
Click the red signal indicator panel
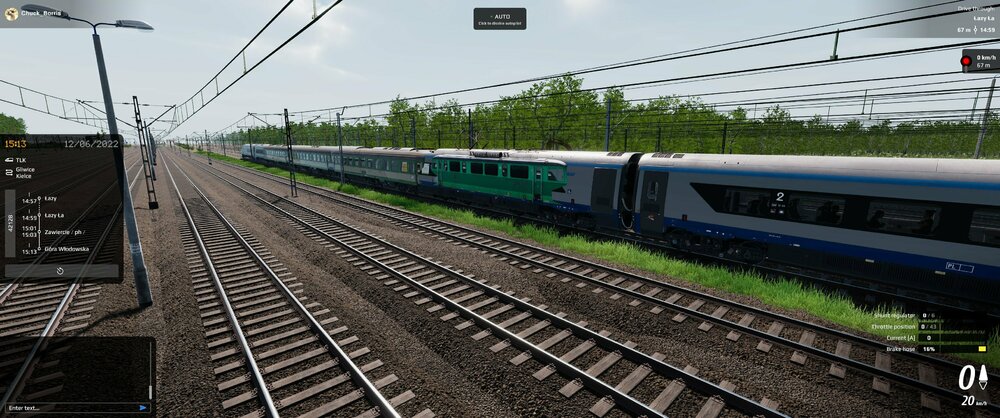coord(979,61)
